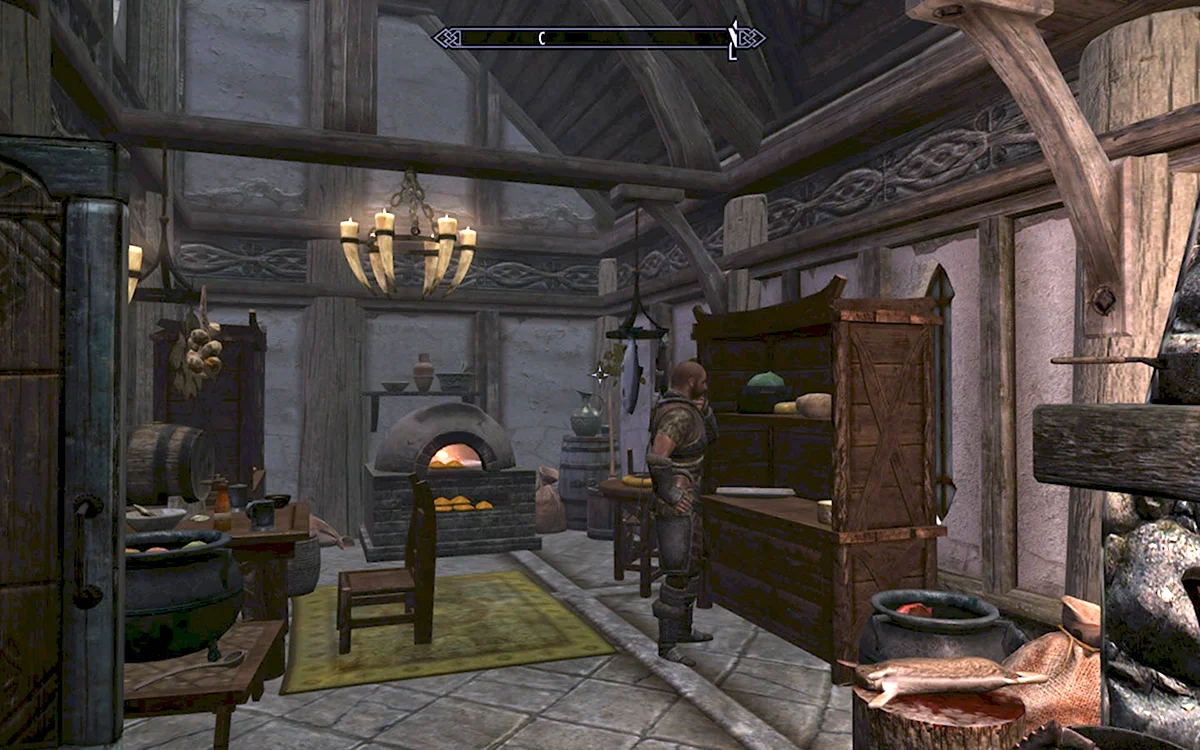
Task: Select the white quest marker on compass
Action: [x=732, y=39]
